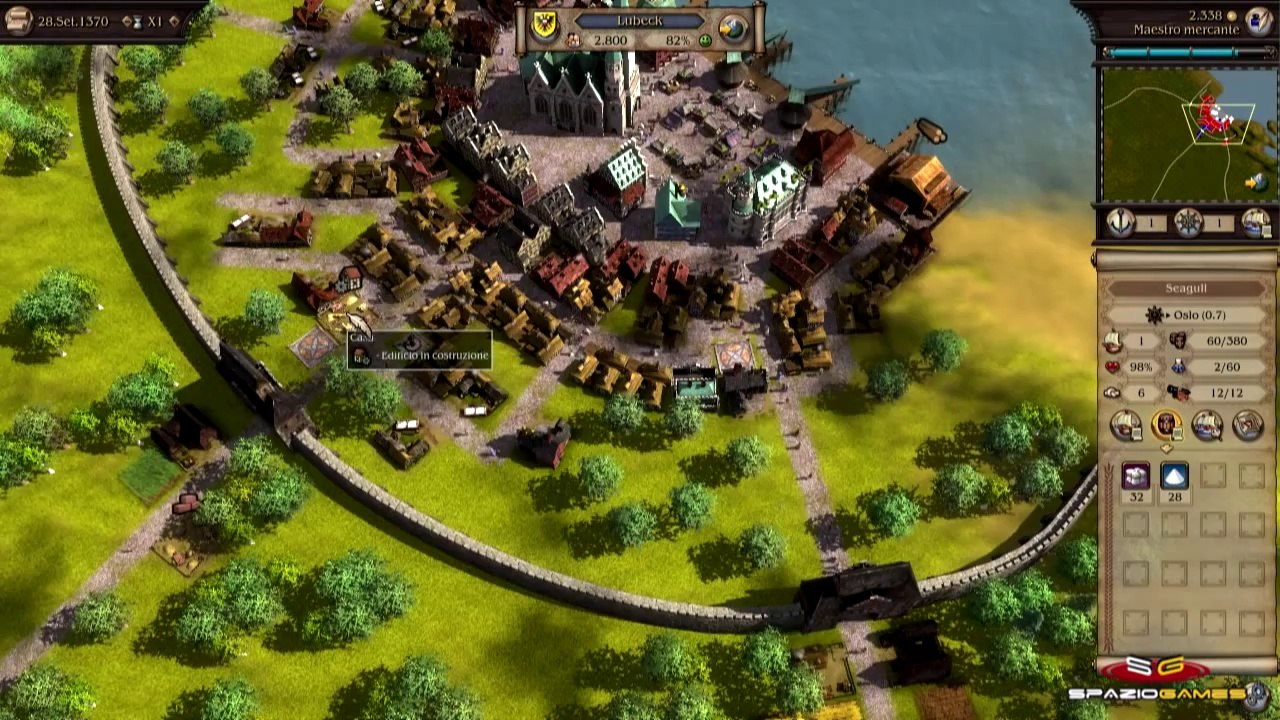1280x720 pixels.
Task: Open the globe icon next to Lubeck
Action: pyautogui.click(x=735, y=28)
